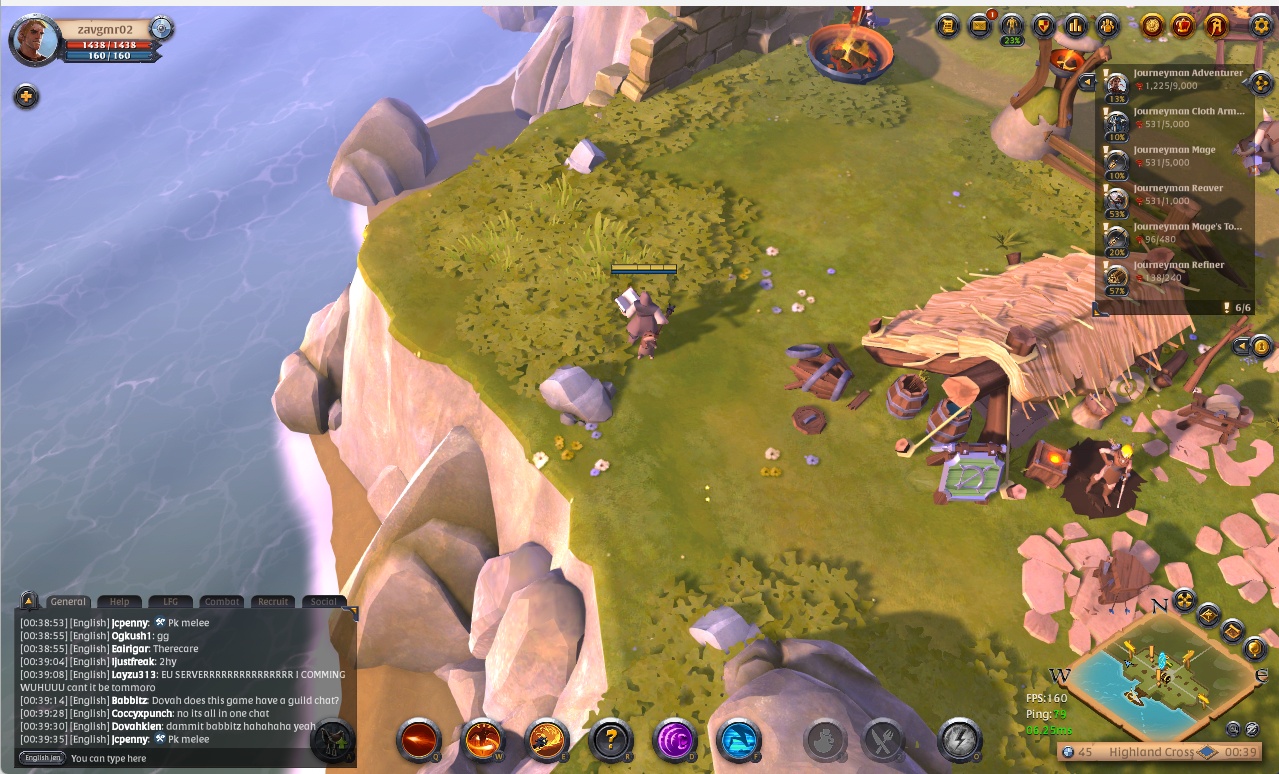Switch to the LFG chat tab
The width and height of the screenshot is (1279, 774).
pos(170,602)
